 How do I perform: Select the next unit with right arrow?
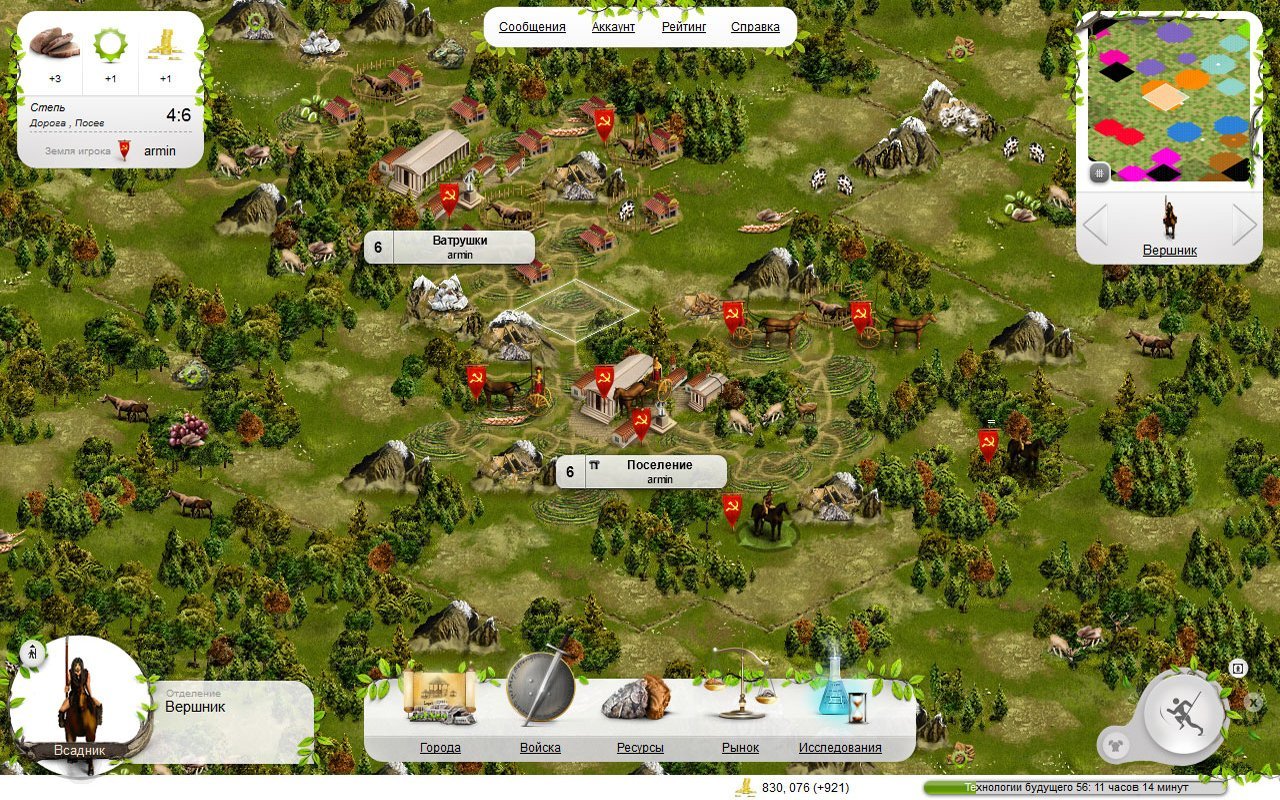click(1243, 225)
